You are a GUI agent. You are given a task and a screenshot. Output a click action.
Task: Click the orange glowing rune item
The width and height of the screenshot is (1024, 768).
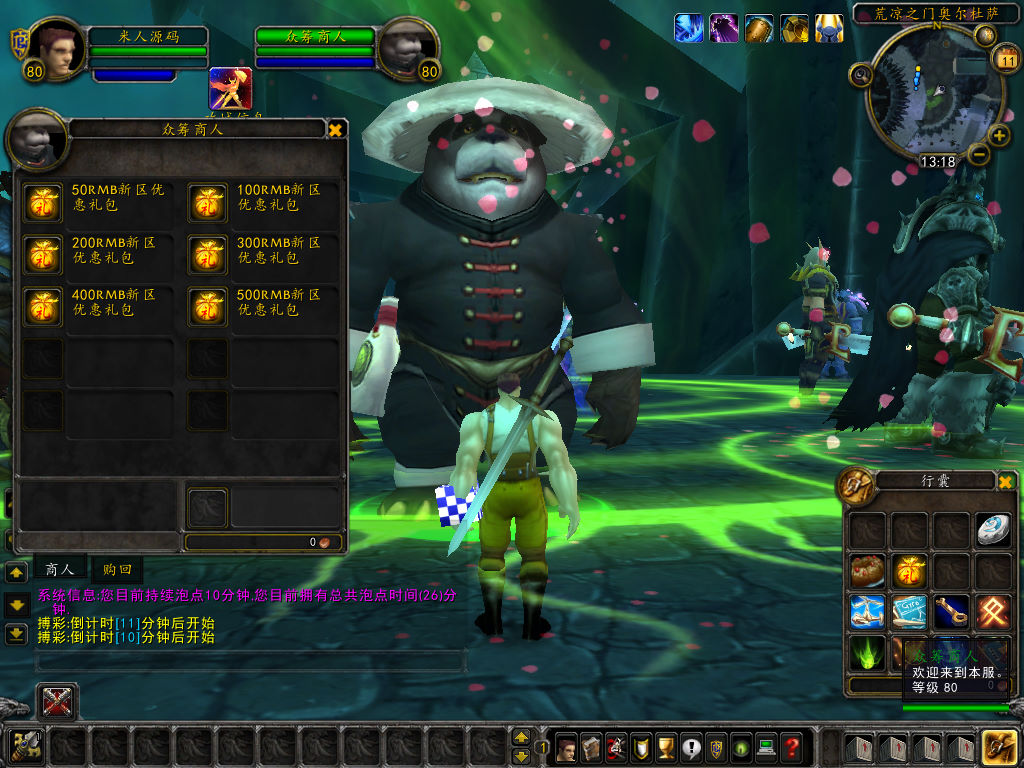click(993, 612)
